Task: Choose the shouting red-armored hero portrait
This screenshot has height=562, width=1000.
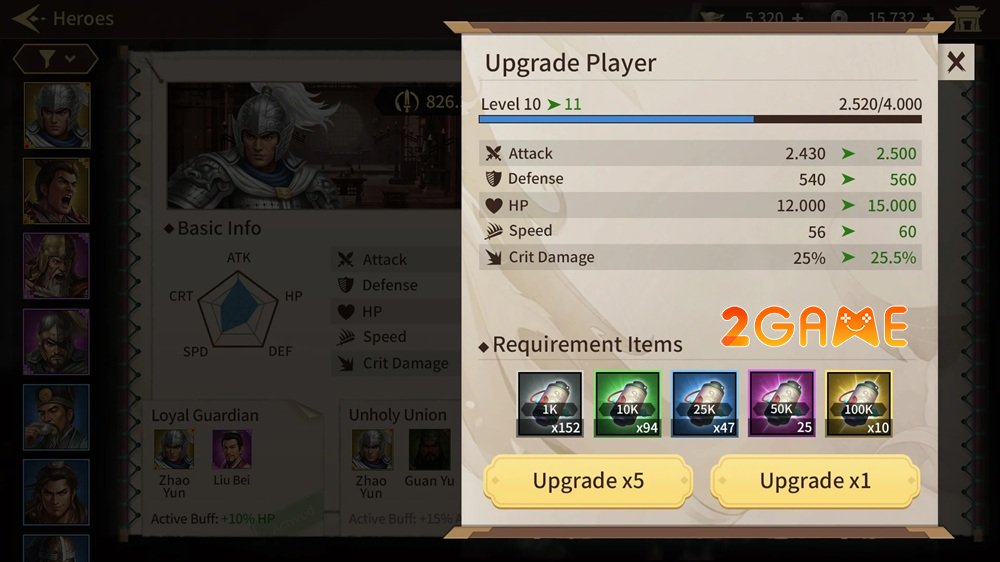Action: click(57, 190)
